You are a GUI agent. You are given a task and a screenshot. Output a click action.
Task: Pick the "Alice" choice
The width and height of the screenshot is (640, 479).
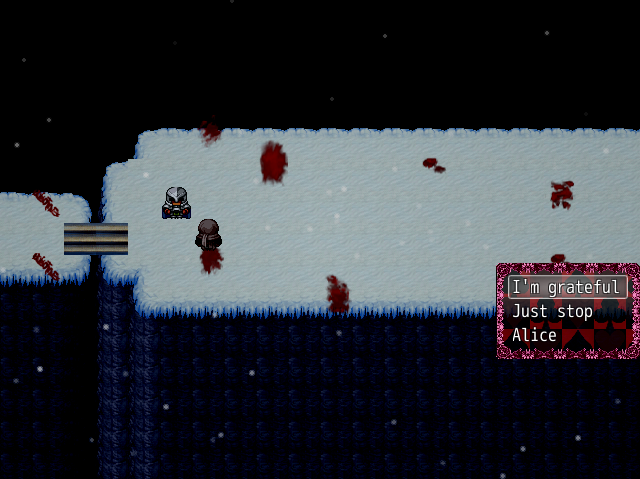(x=535, y=336)
